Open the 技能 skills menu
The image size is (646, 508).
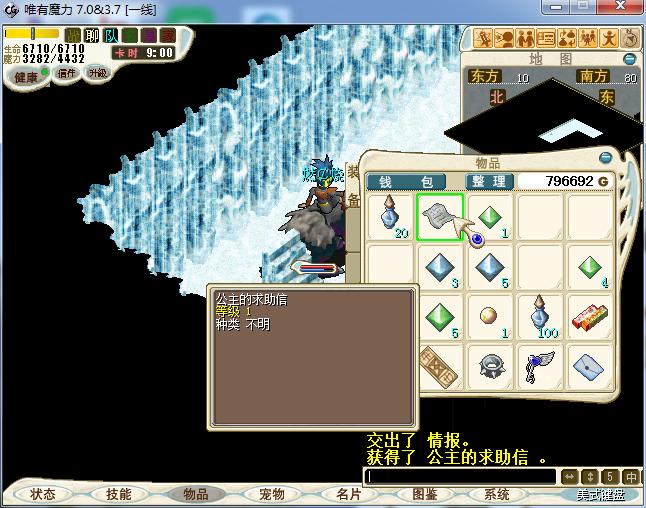tap(118, 494)
